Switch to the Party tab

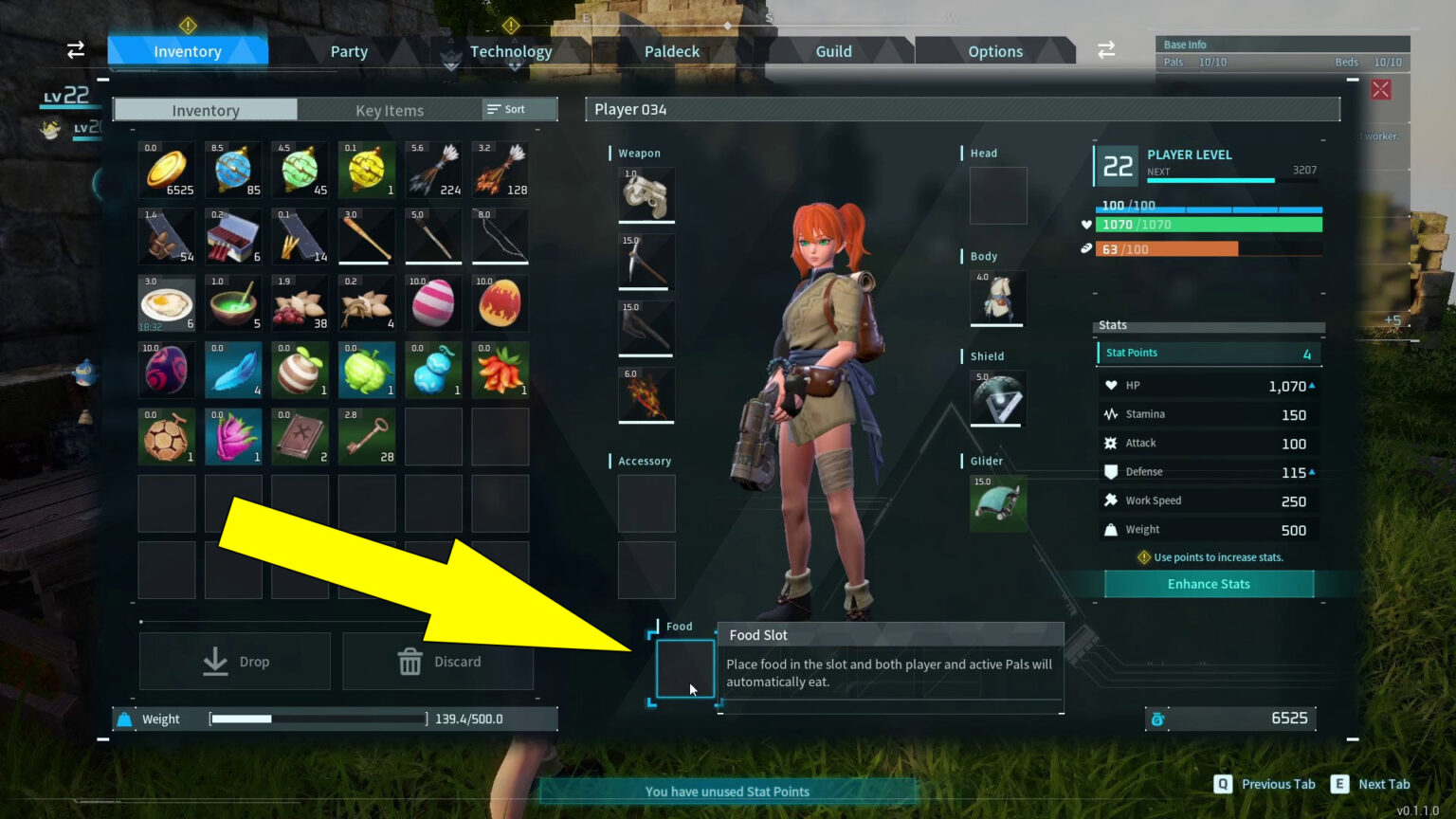(349, 51)
